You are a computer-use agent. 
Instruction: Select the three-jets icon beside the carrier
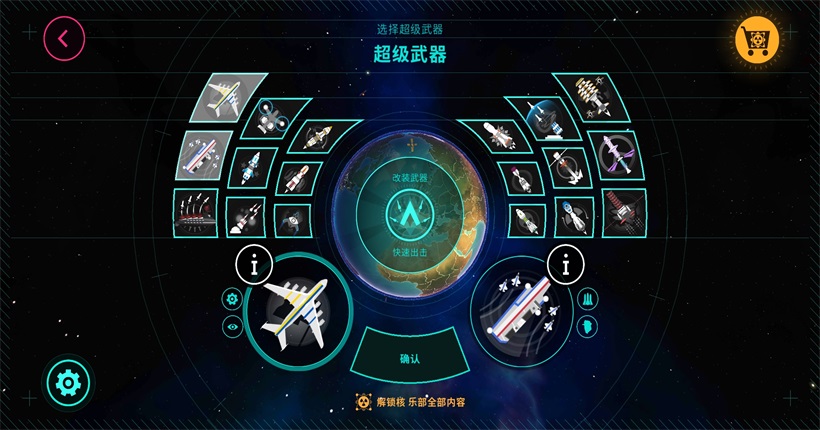(x=587, y=298)
